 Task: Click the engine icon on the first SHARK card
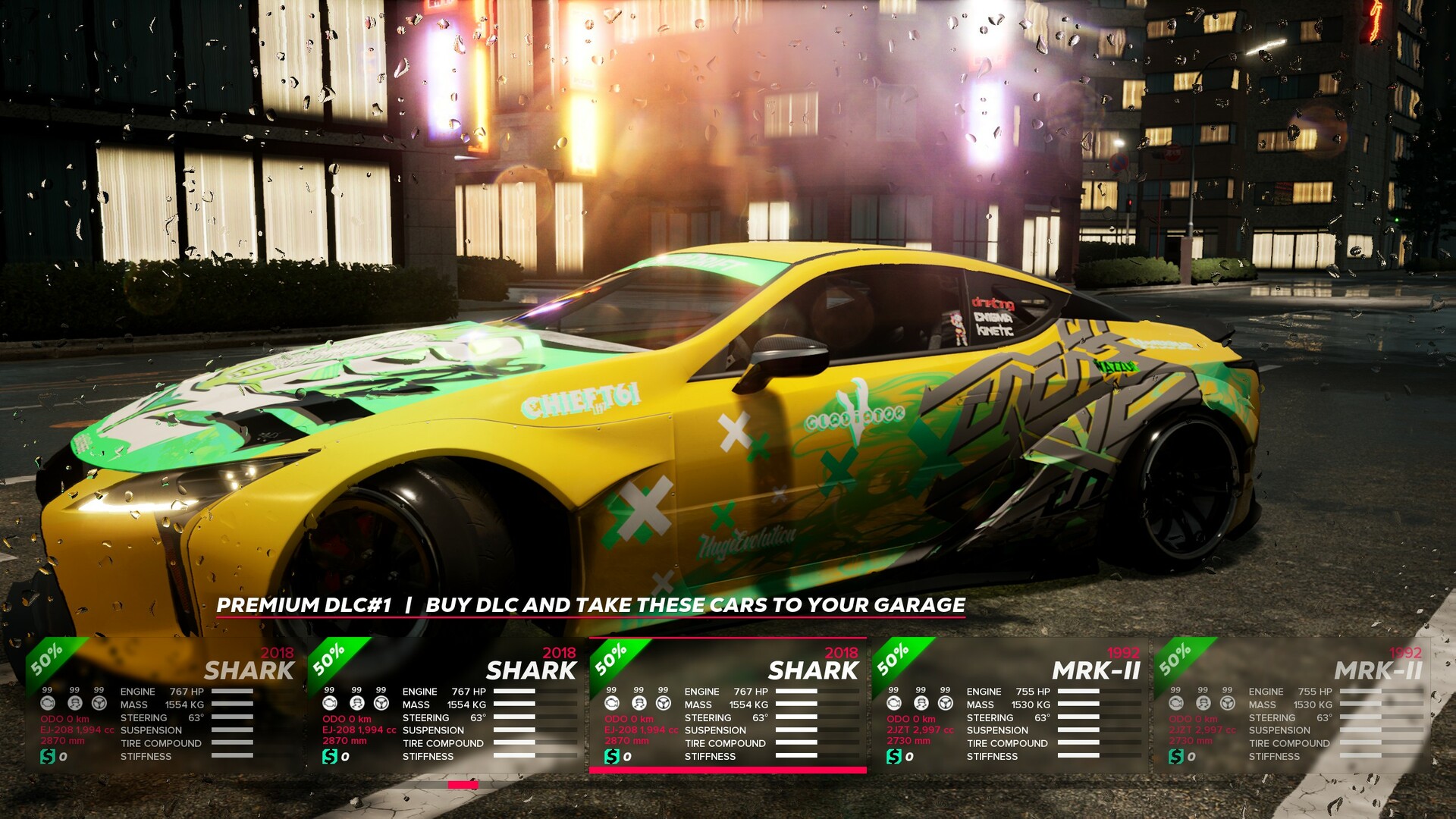tap(47, 704)
